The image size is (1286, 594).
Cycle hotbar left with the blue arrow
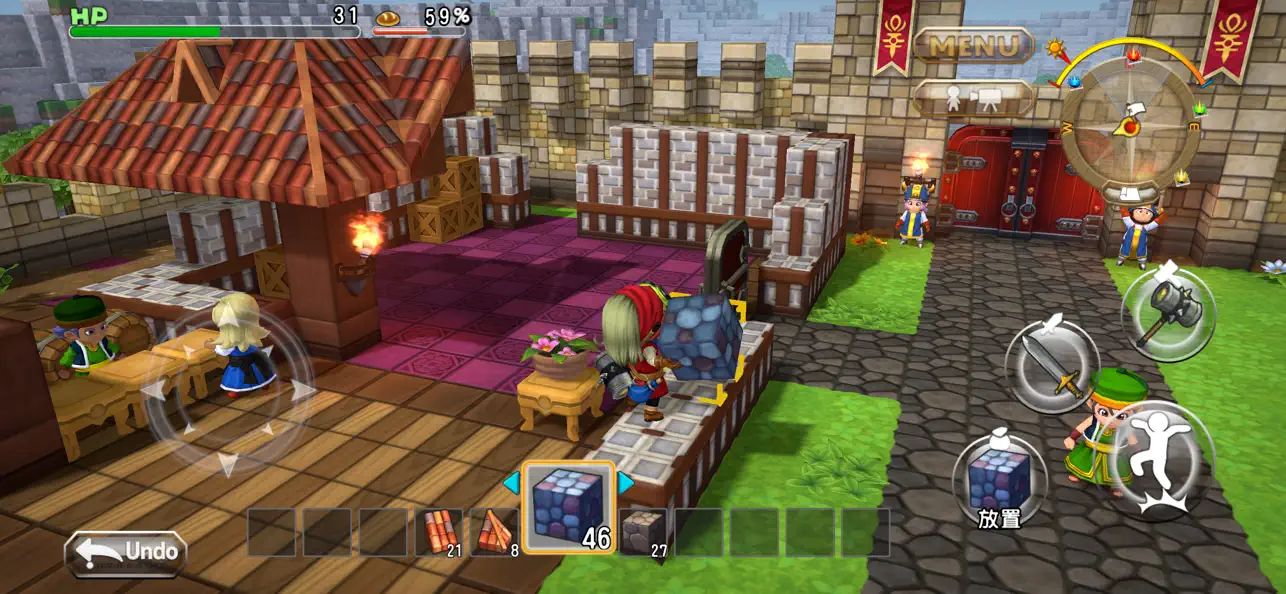[x=511, y=483]
